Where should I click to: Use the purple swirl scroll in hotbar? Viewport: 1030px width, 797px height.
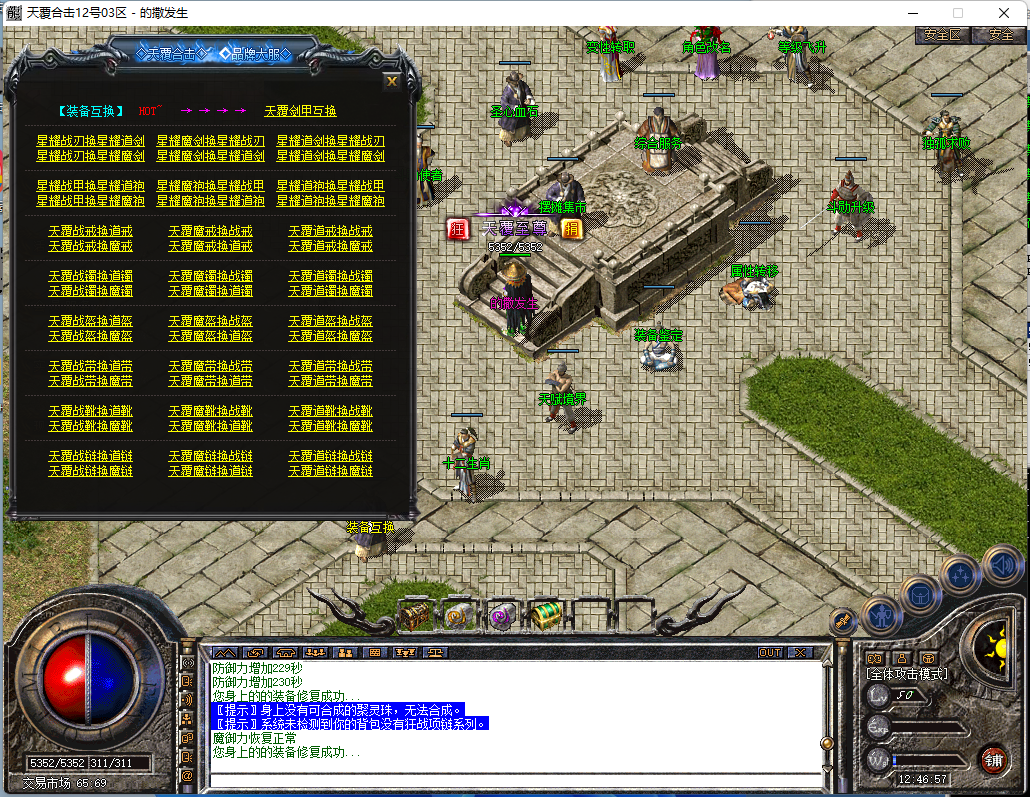point(501,616)
